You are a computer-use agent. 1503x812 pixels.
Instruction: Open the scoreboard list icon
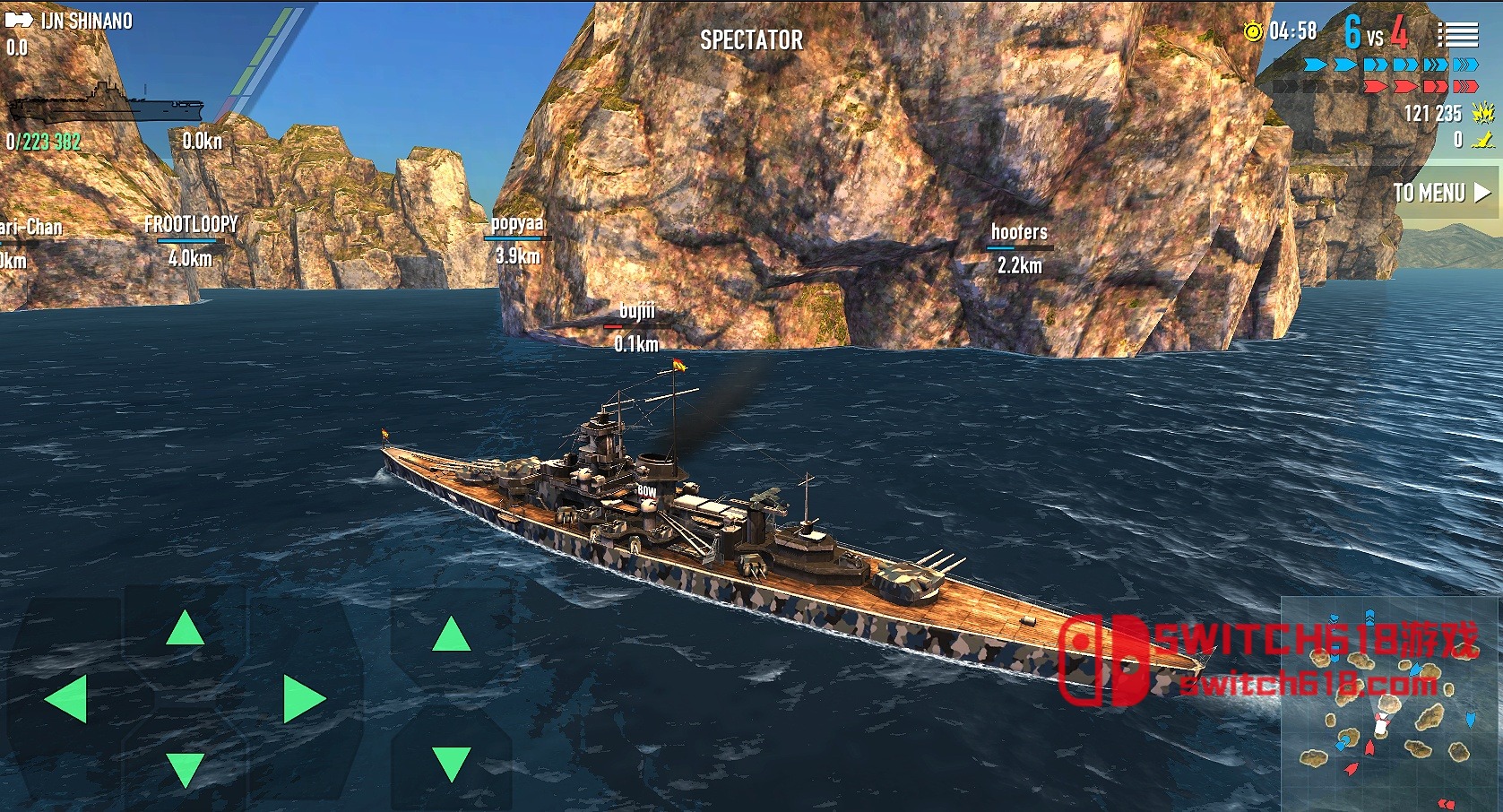click(1457, 35)
